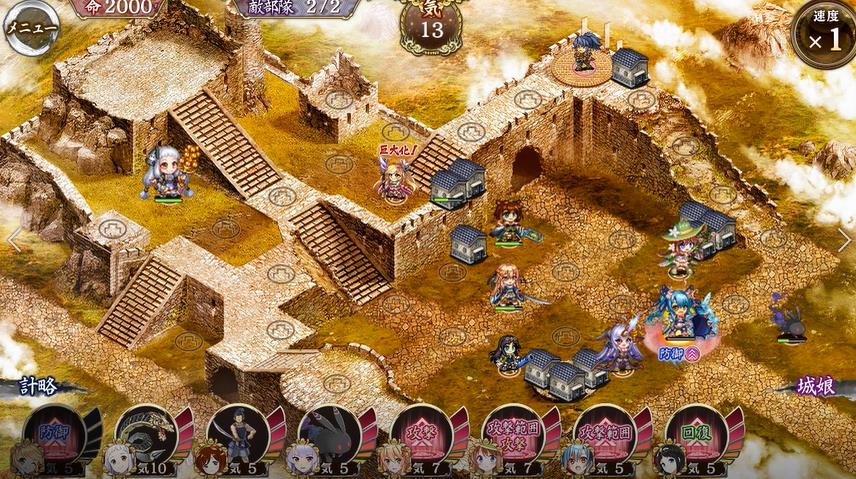Click the left edge scroll arrow
This screenshot has height=479, width=856.
13,240
